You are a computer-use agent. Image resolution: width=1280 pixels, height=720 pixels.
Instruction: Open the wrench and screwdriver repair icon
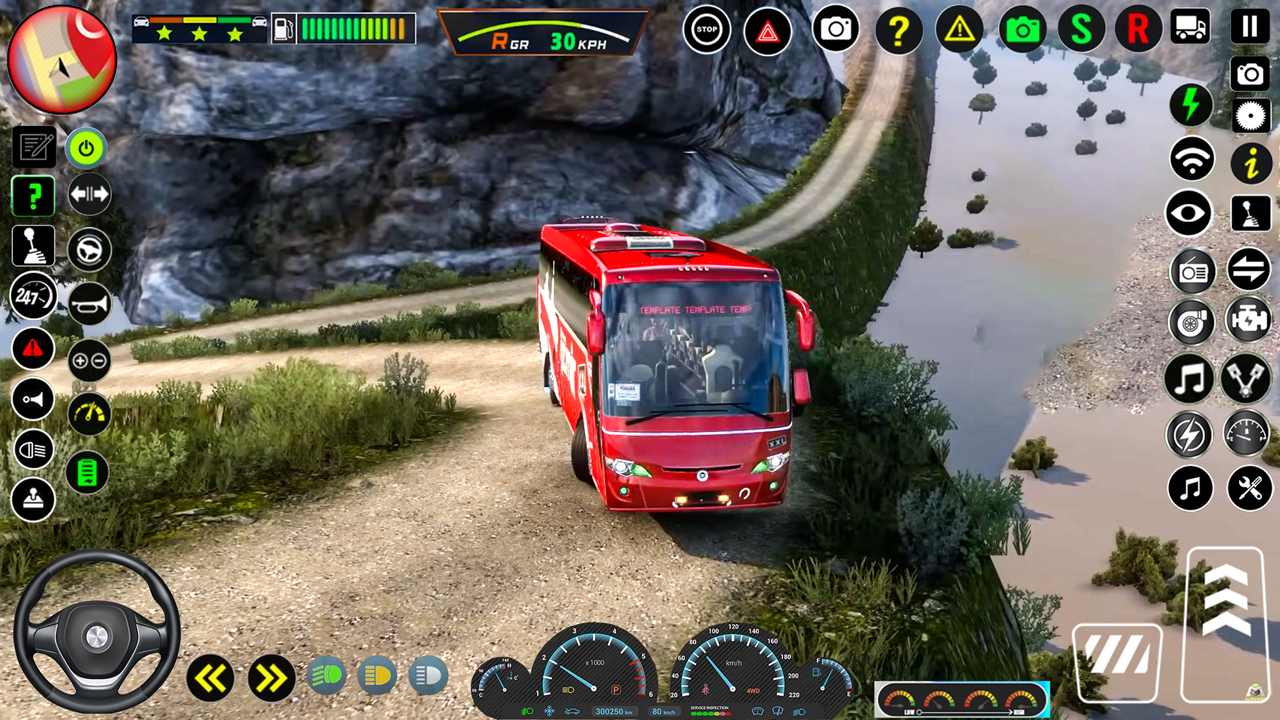[x=1249, y=488]
